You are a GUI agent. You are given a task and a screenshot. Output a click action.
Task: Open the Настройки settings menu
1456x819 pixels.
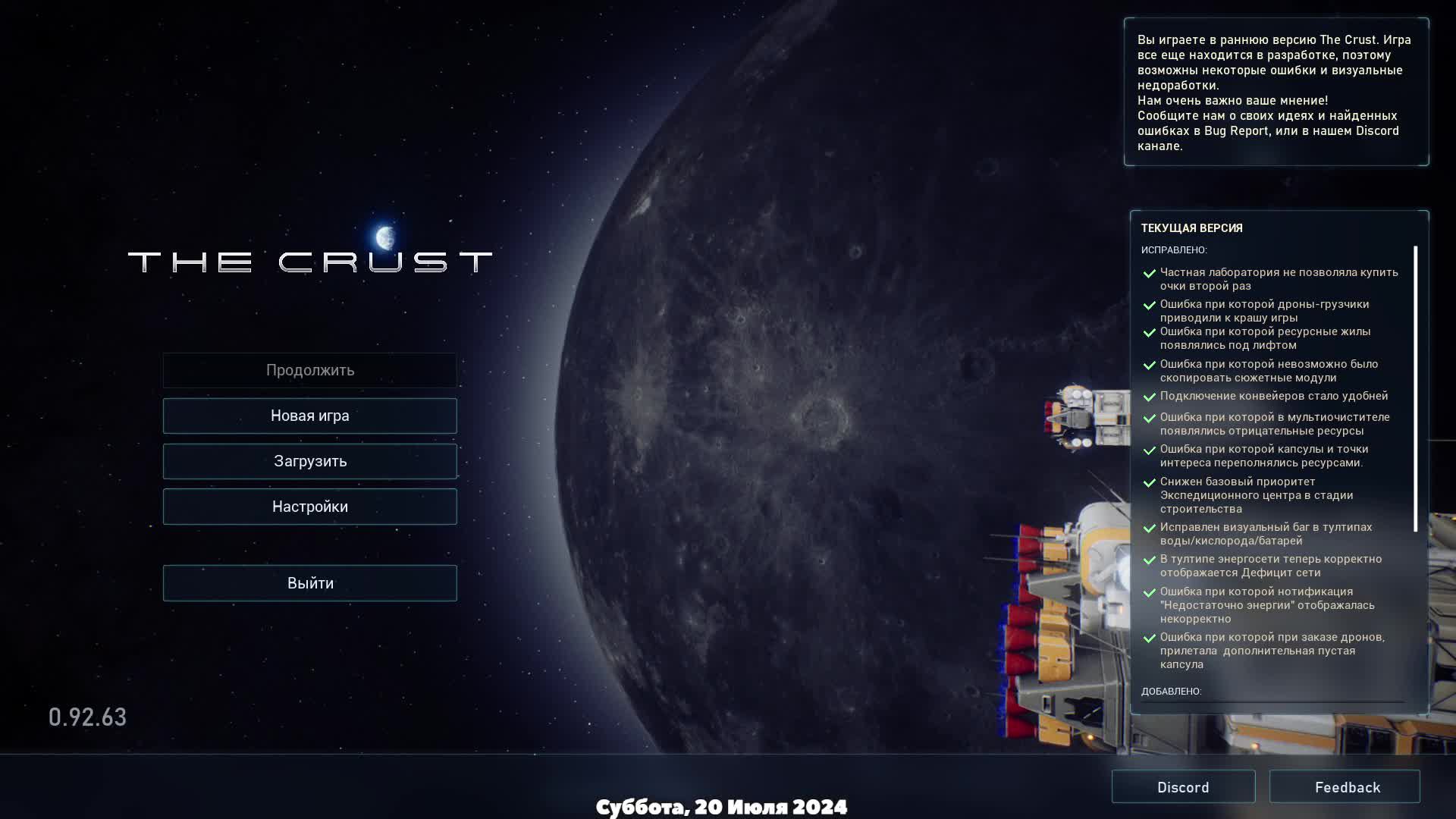(309, 507)
